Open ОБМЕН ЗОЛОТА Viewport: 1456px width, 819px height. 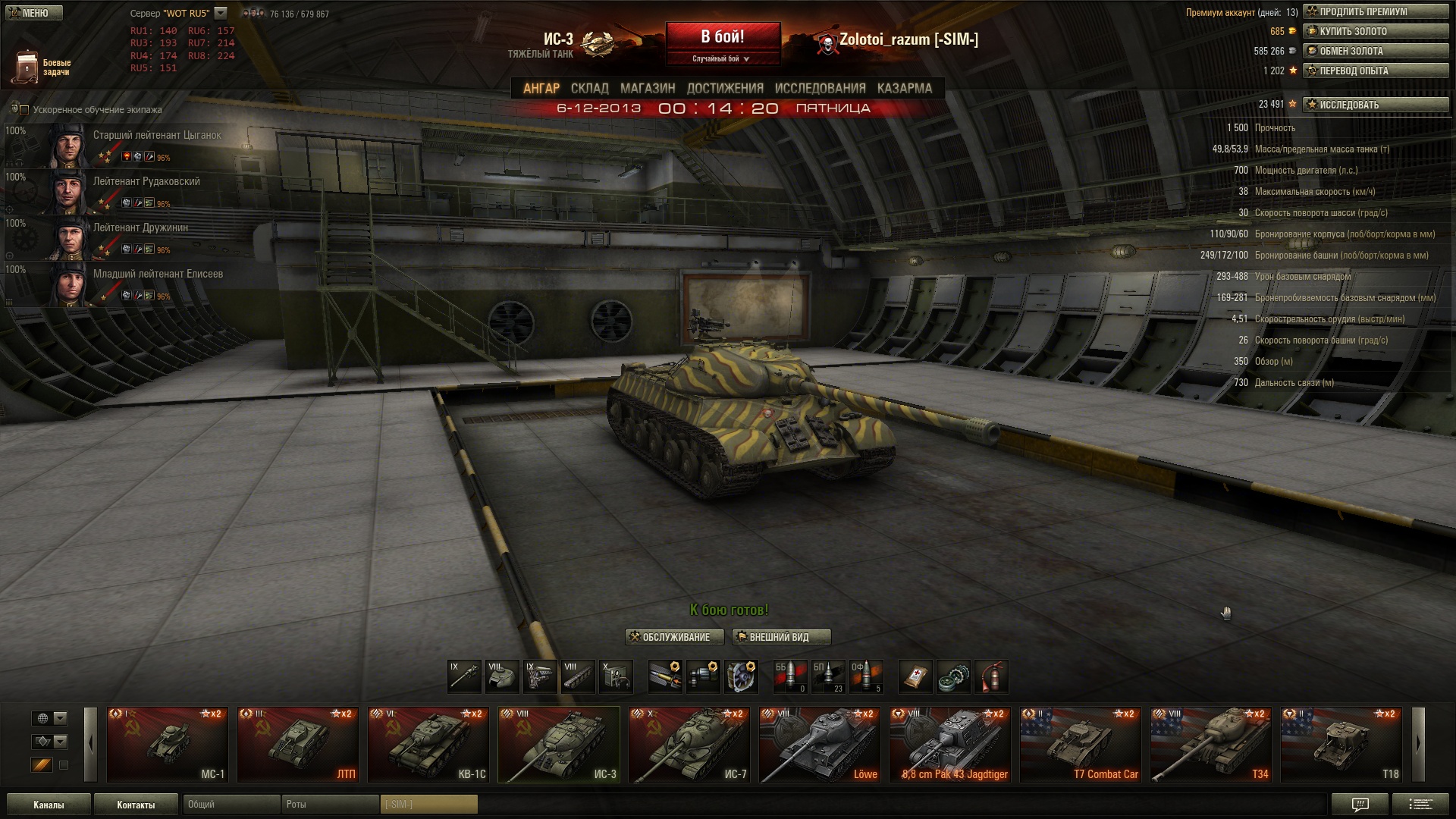(x=1376, y=52)
